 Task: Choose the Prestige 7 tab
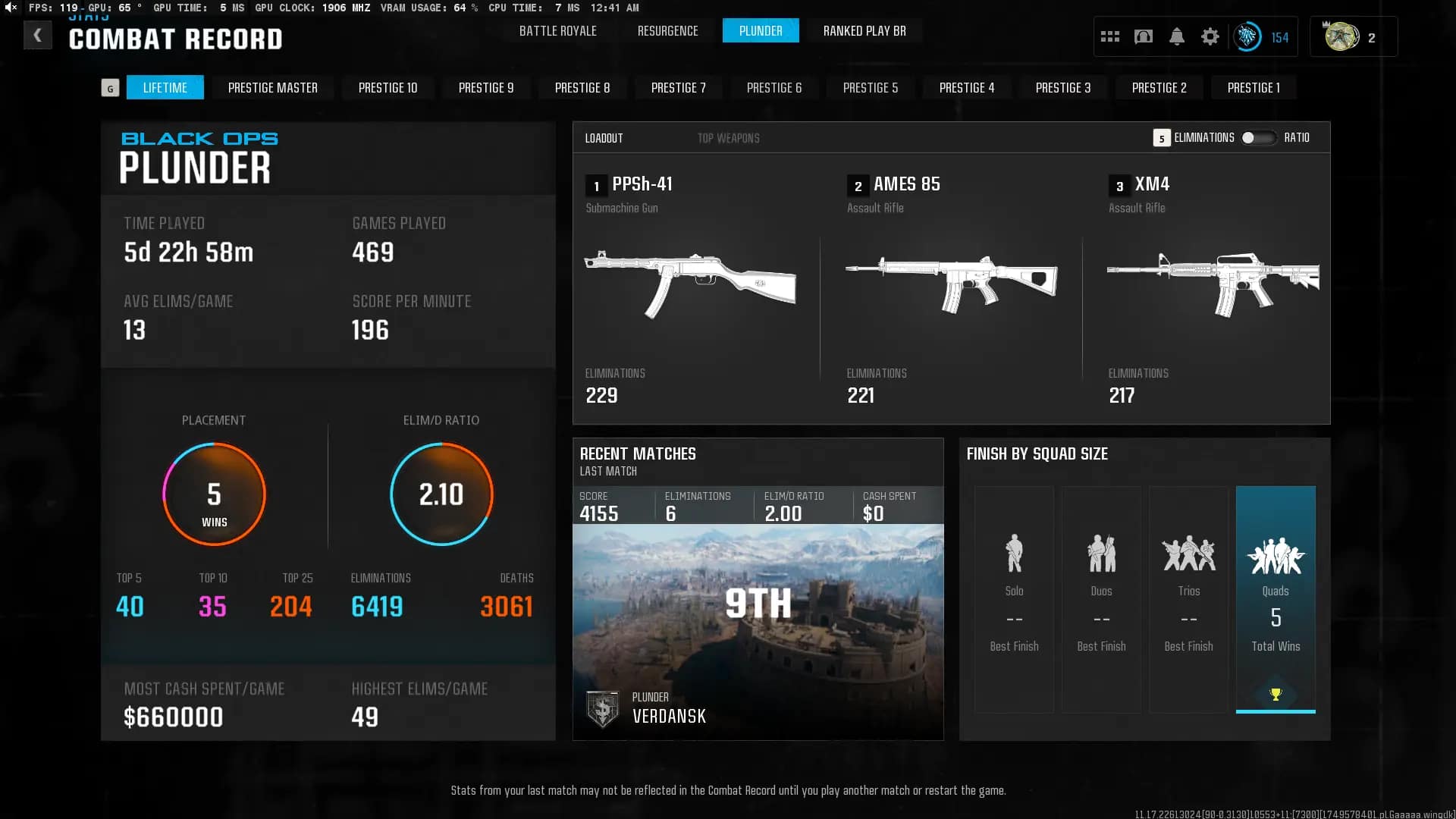tap(678, 88)
